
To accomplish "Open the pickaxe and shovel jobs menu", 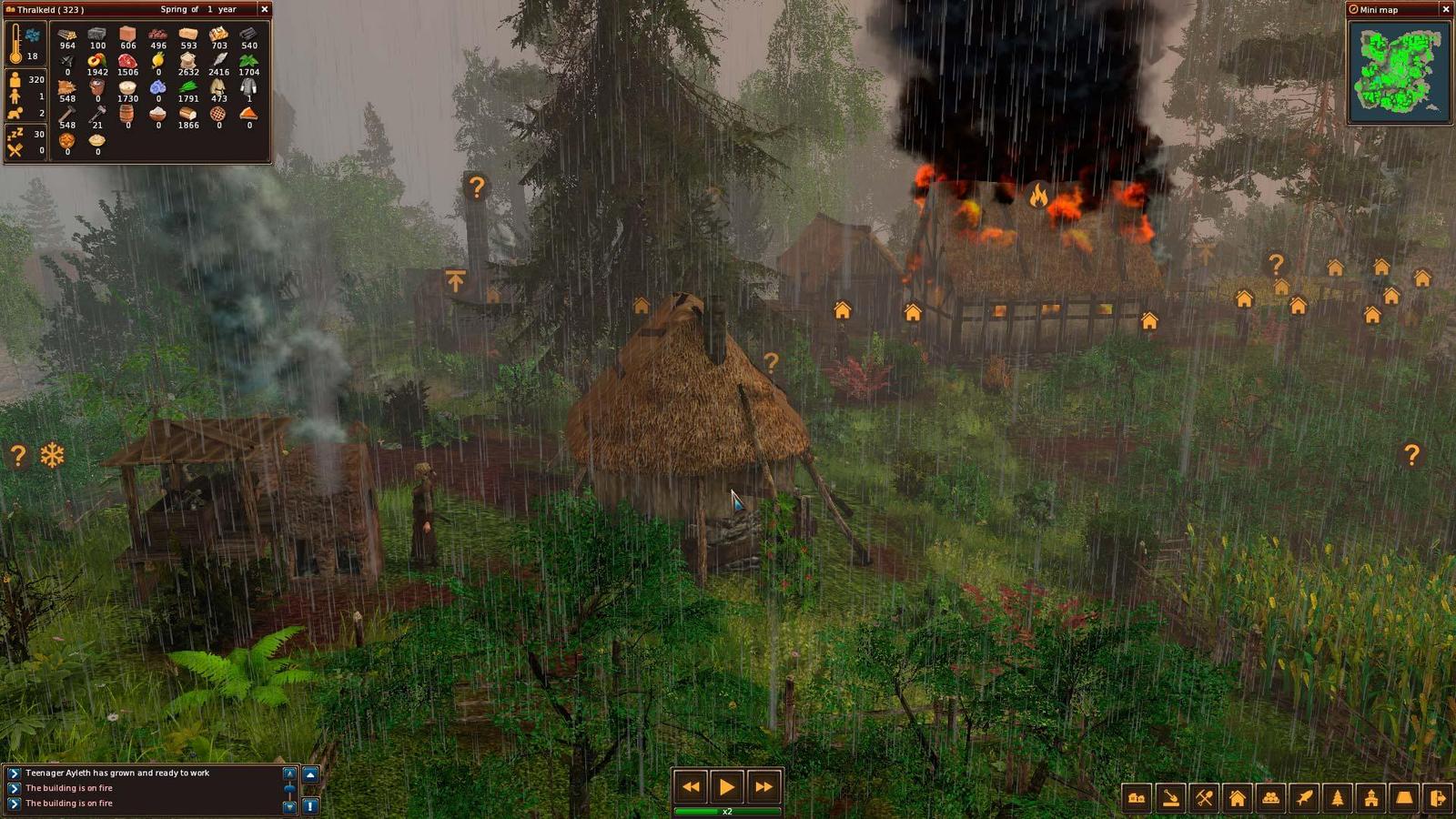I will click(x=1204, y=798).
